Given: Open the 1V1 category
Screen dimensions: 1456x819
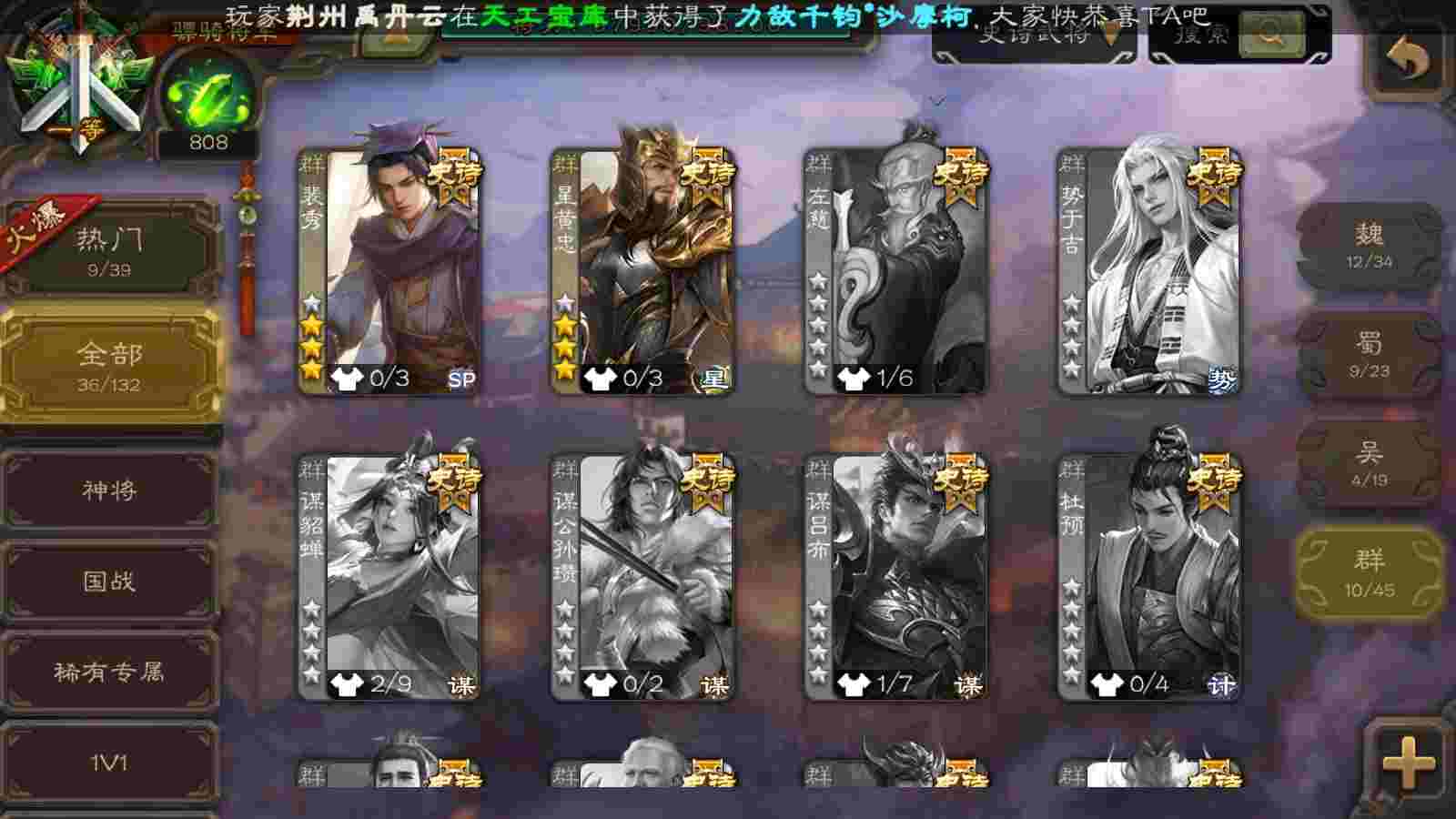Looking at the screenshot, I should tap(109, 763).
